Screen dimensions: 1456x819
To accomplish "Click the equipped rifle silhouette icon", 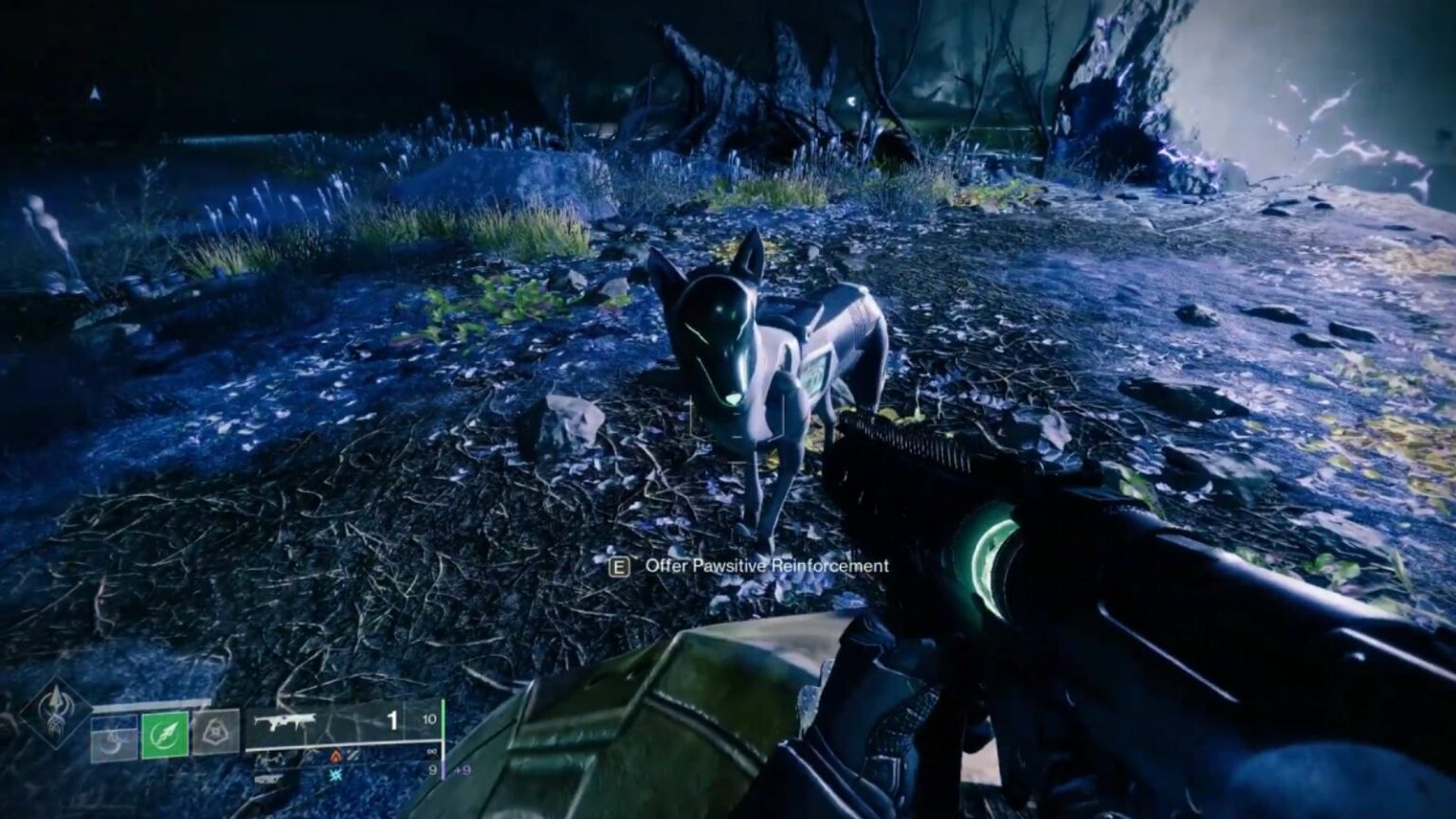I will (x=284, y=720).
